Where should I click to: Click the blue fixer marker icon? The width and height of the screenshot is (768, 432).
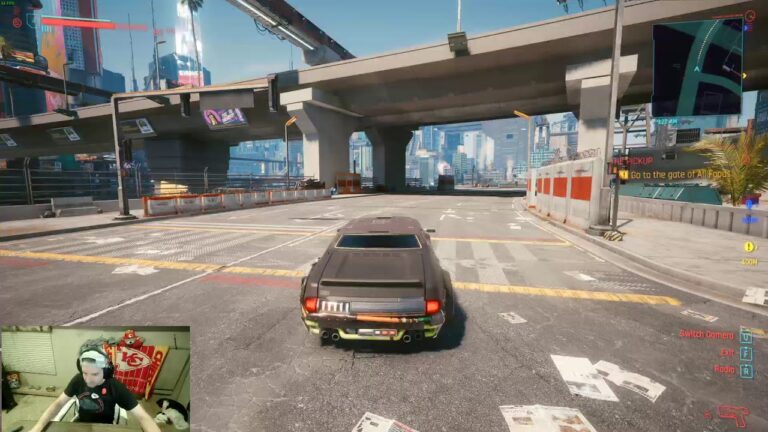747,203
